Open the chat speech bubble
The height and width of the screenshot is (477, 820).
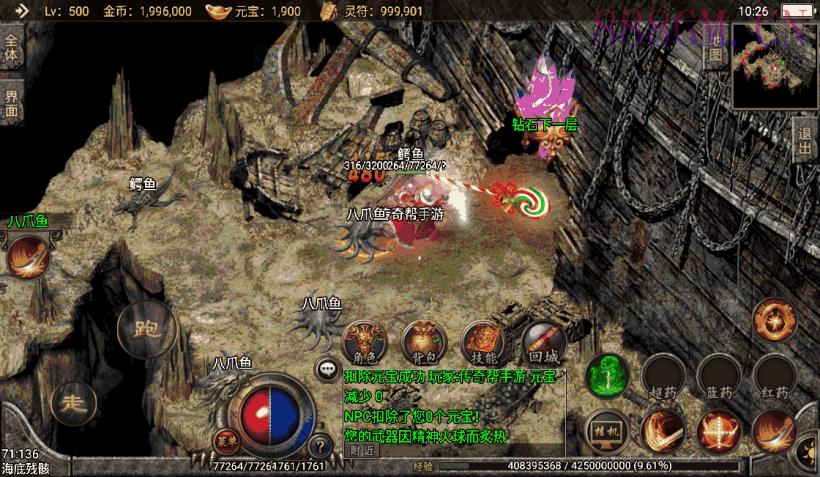327,369
